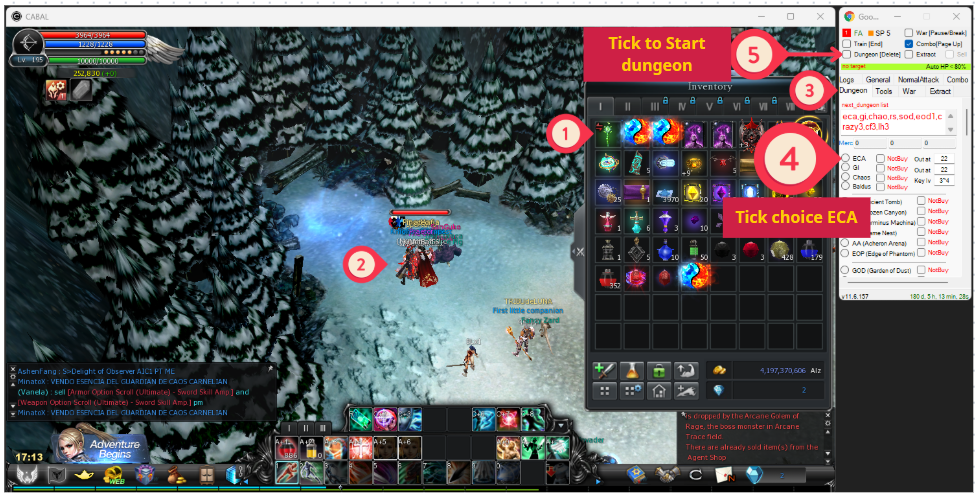Image resolution: width=977 pixels, height=496 pixels.
Task: Select the GI dungeon radio option
Action: [x=845, y=168]
